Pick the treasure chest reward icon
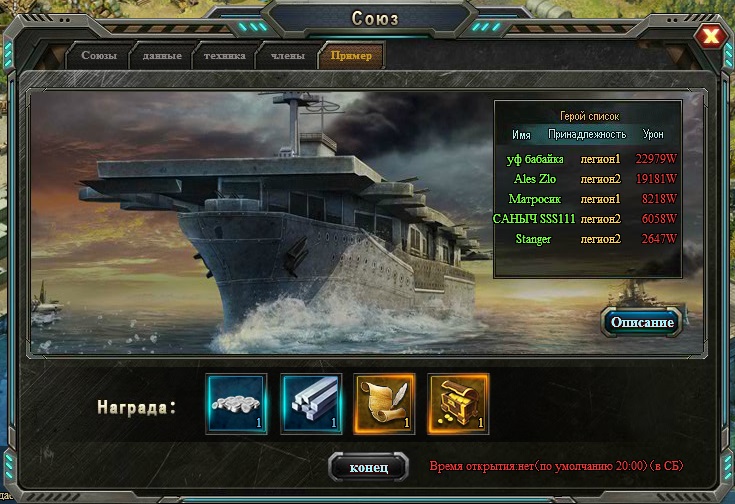The width and height of the screenshot is (735, 504). (459, 404)
